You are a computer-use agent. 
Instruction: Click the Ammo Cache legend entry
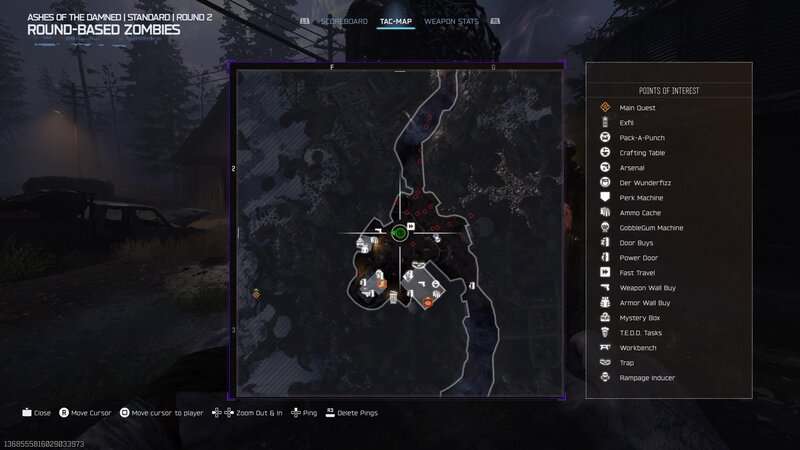click(x=640, y=212)
